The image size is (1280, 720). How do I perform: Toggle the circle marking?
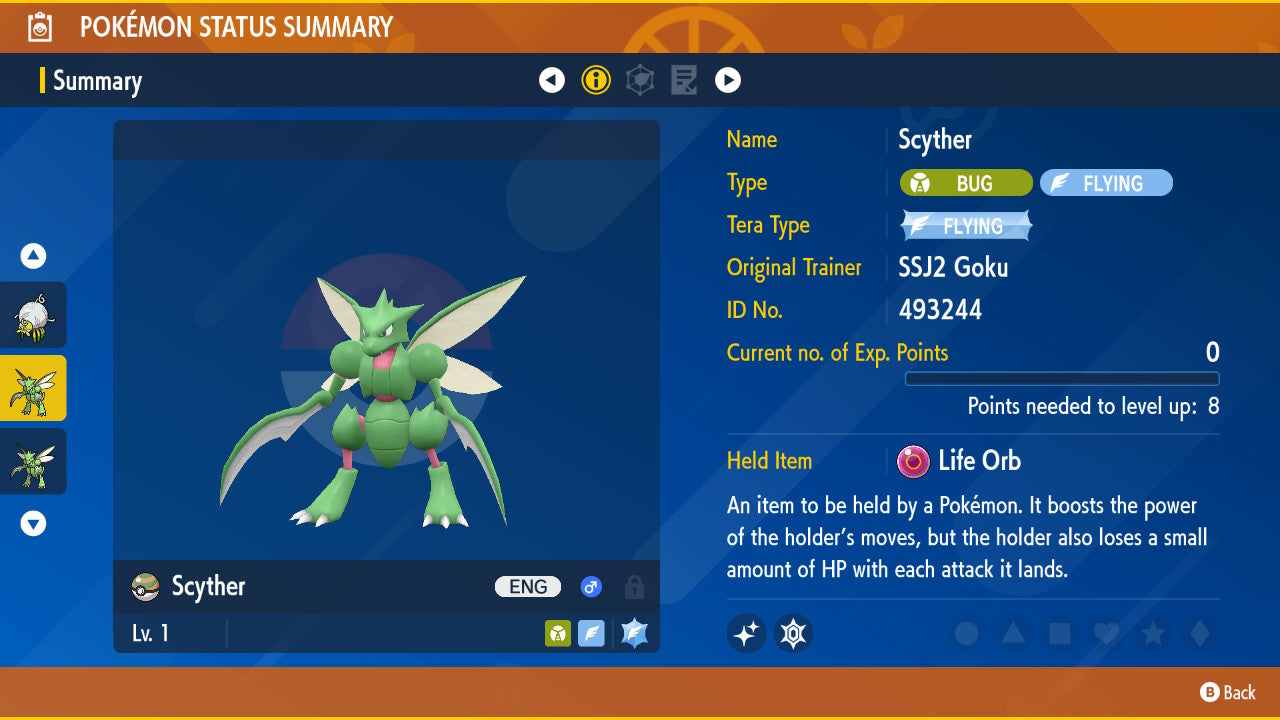(966, 633)
